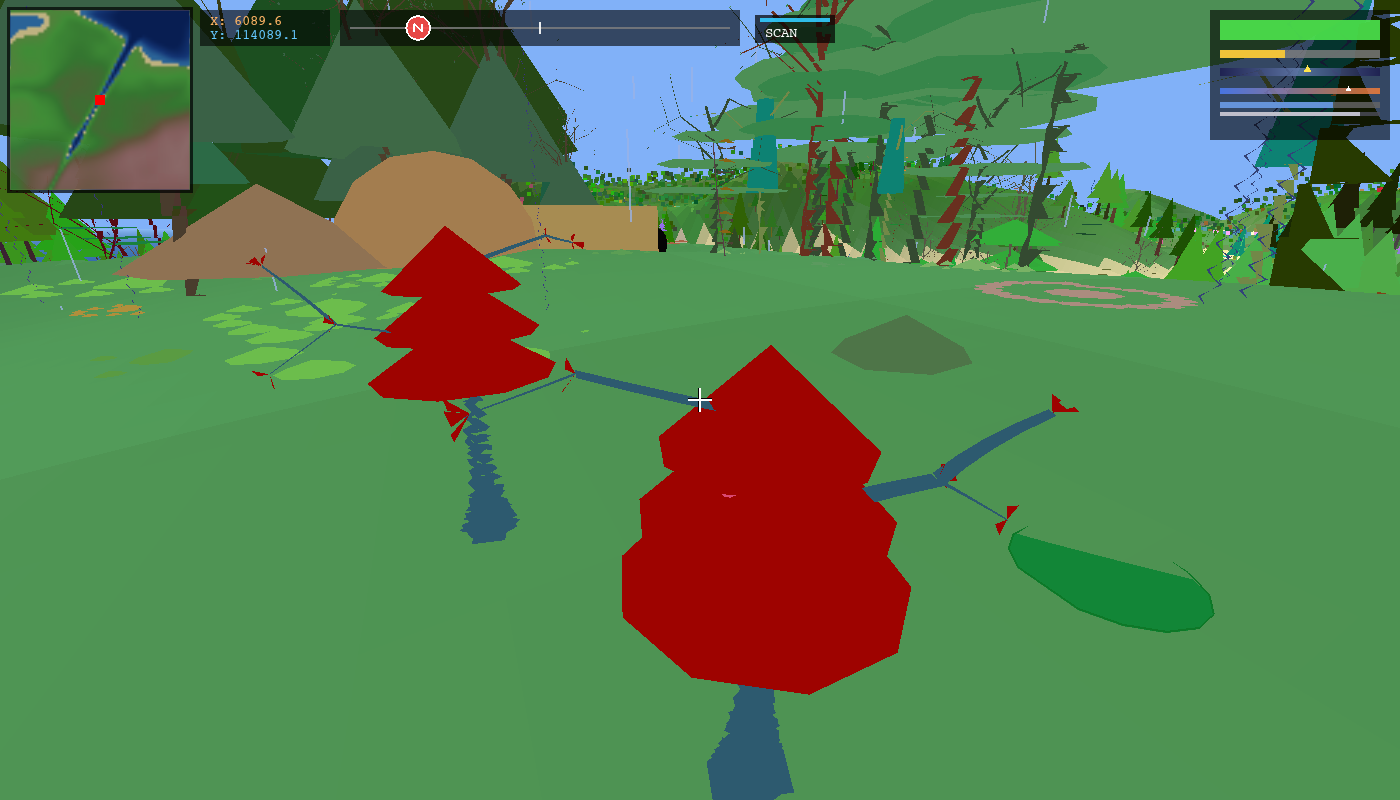The image size is (1400, 800).
Task: Click the blue bar in the status panel
Action: point(1276,104)
